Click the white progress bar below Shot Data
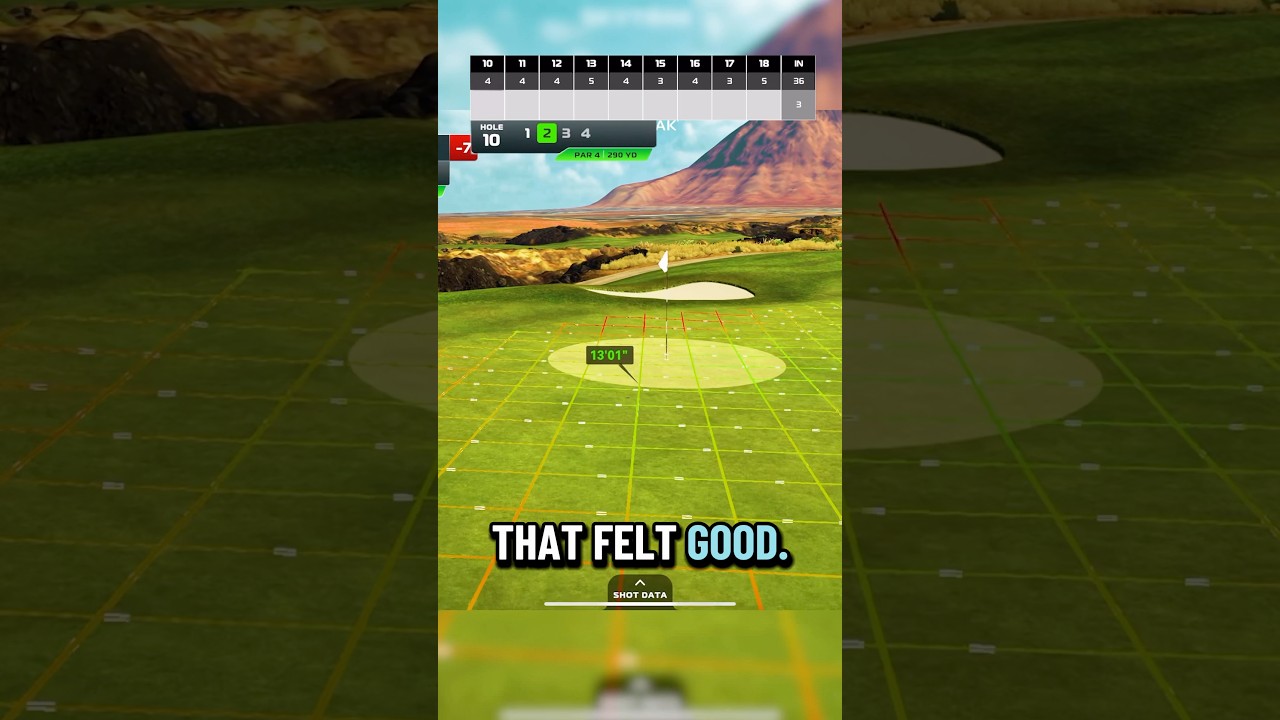The image size is (1280, 720). (x=639, y=604)
